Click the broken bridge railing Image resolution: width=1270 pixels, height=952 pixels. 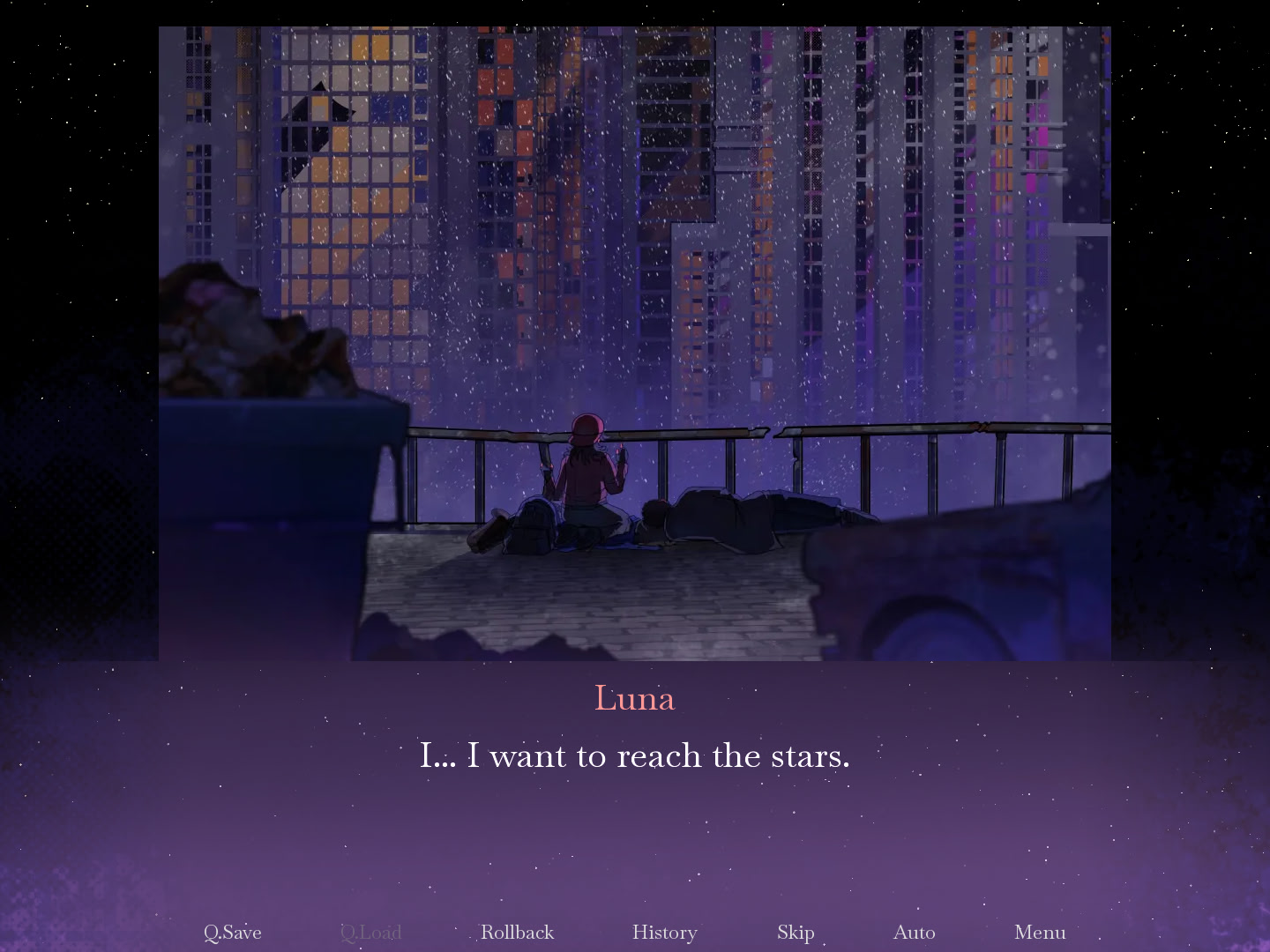point(776,432)
